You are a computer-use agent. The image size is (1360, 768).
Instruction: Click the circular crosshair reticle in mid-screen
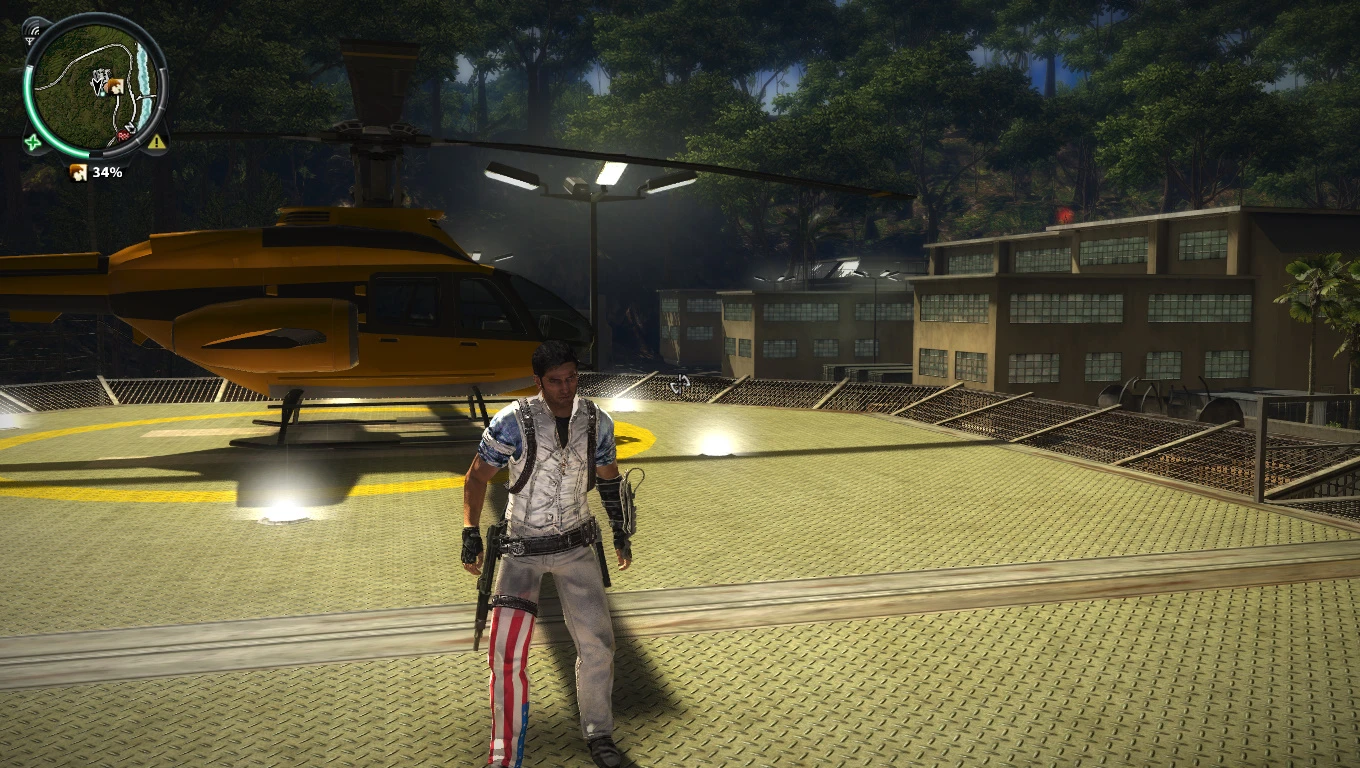[x=680, y=382]
